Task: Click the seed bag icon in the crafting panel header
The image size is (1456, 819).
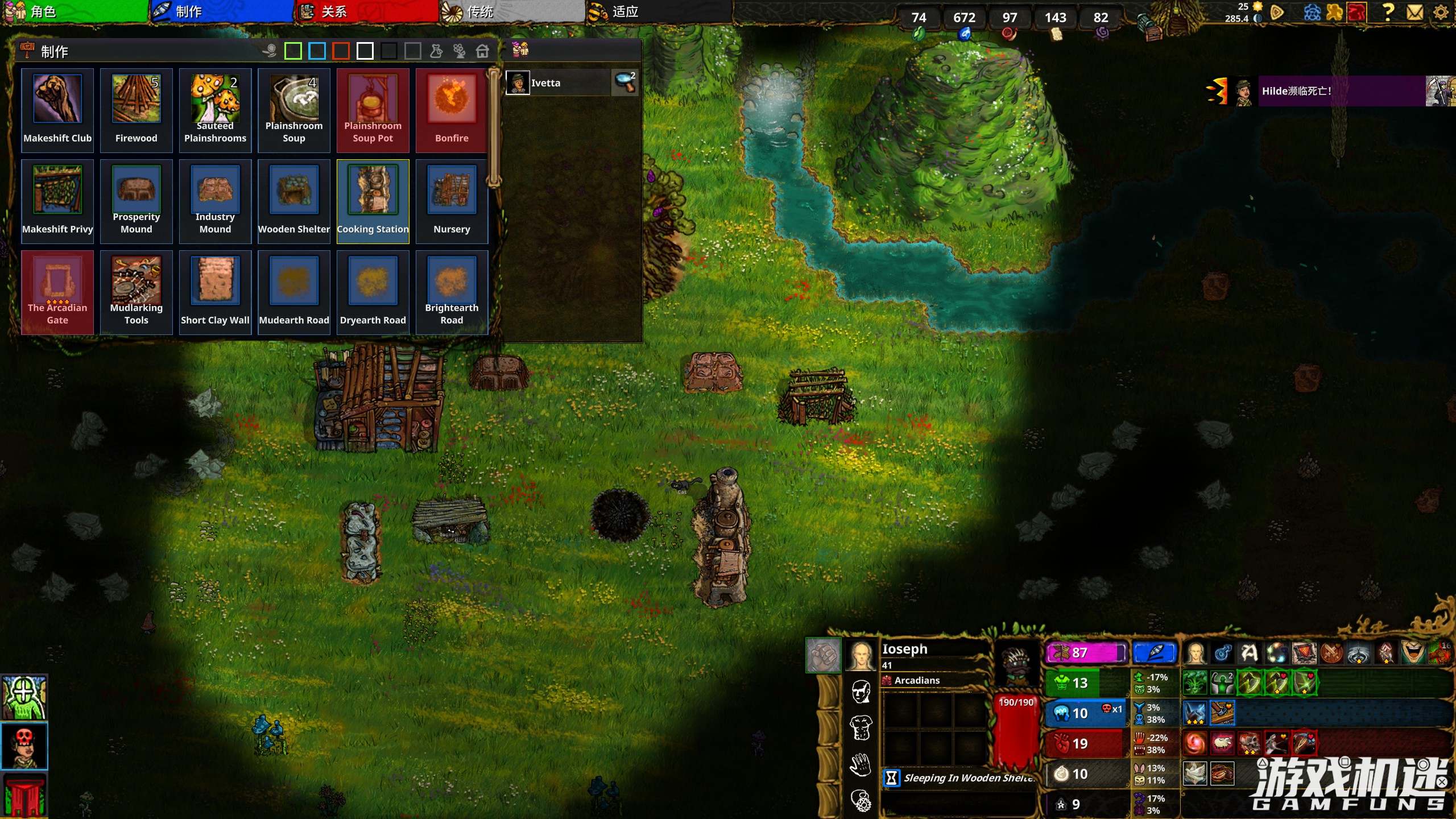Action: pyautogui.click(x=436, y=51)
